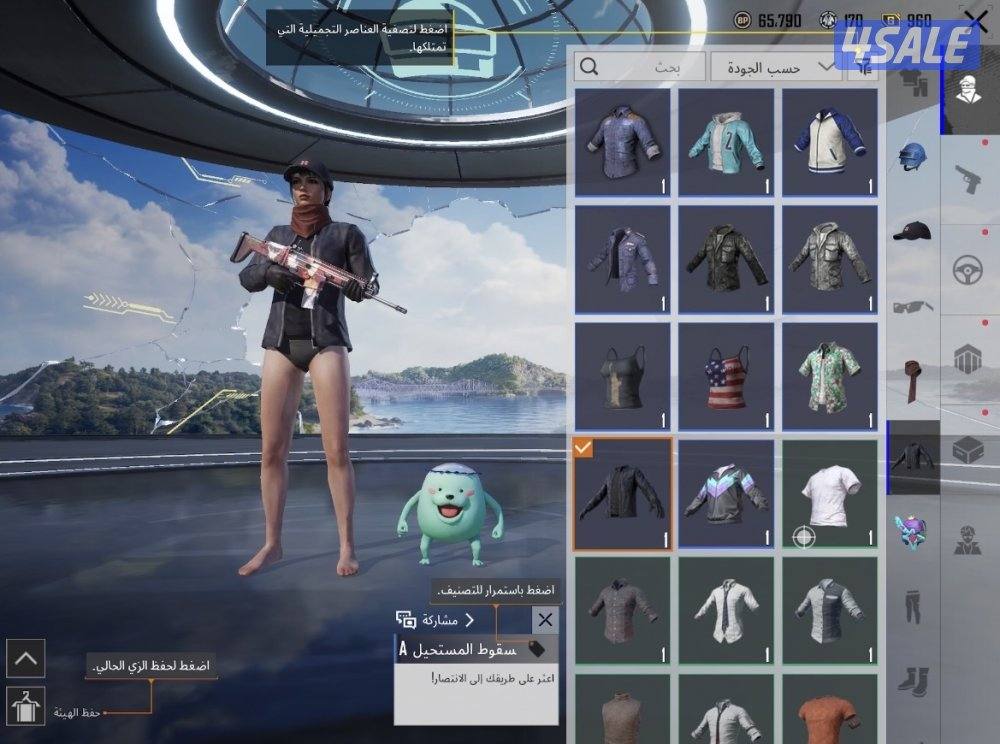The width and height of the screenshot is (1000, 744).
Task: Open the cap headwear category
Action: (912, 231)
